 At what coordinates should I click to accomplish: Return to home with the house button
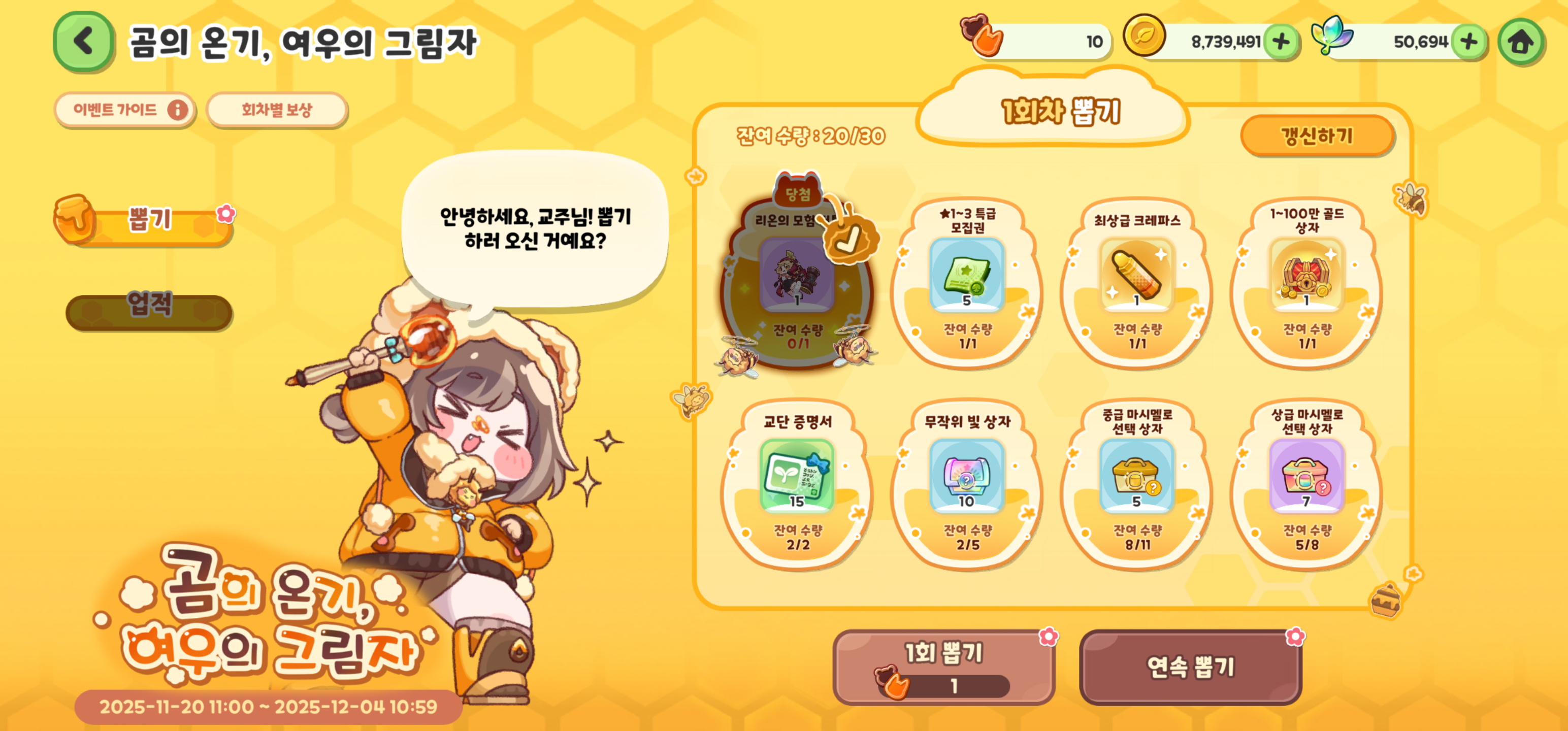coord(1520,42)
